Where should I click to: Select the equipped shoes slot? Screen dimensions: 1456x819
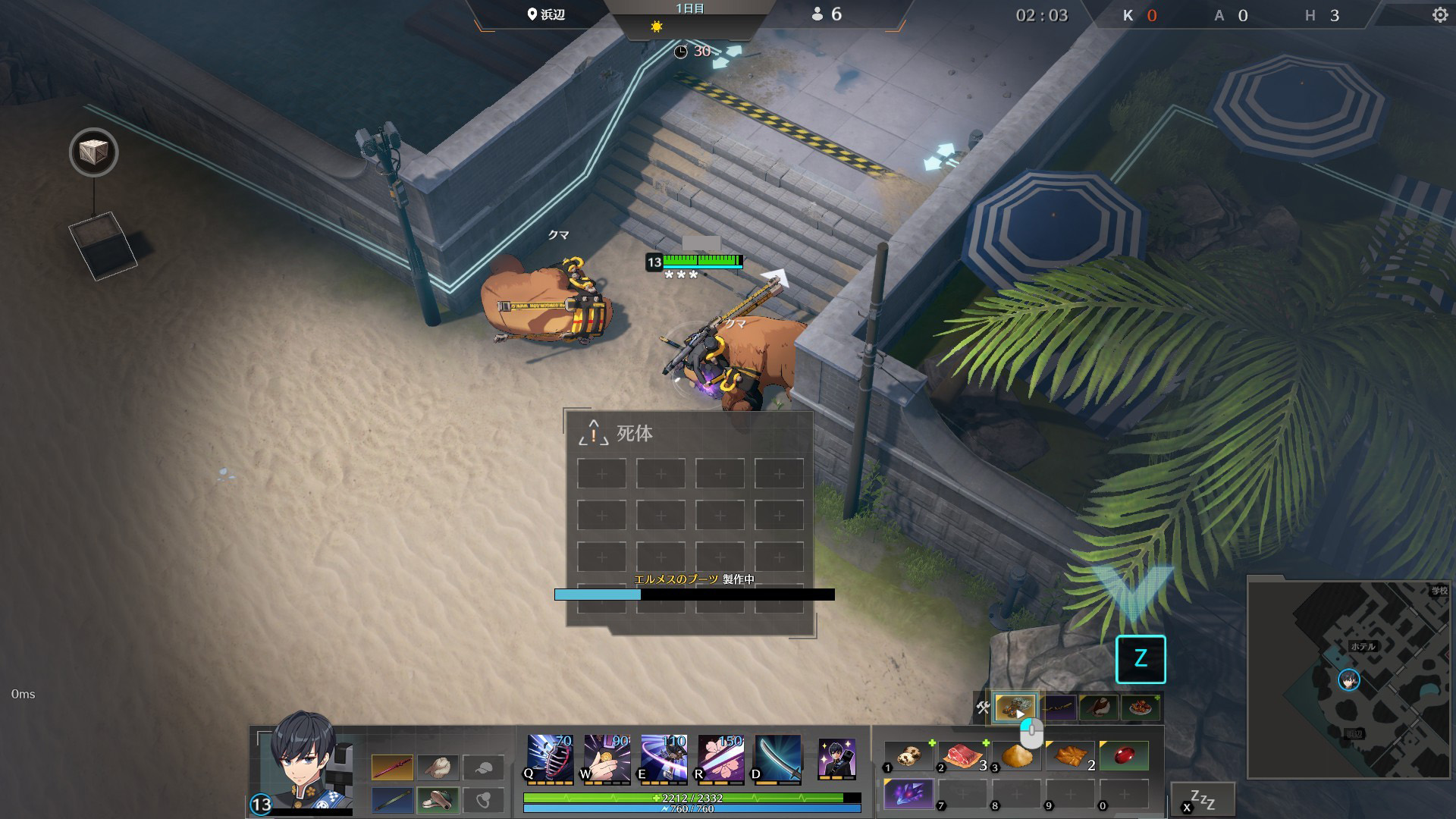coord(438,800)
